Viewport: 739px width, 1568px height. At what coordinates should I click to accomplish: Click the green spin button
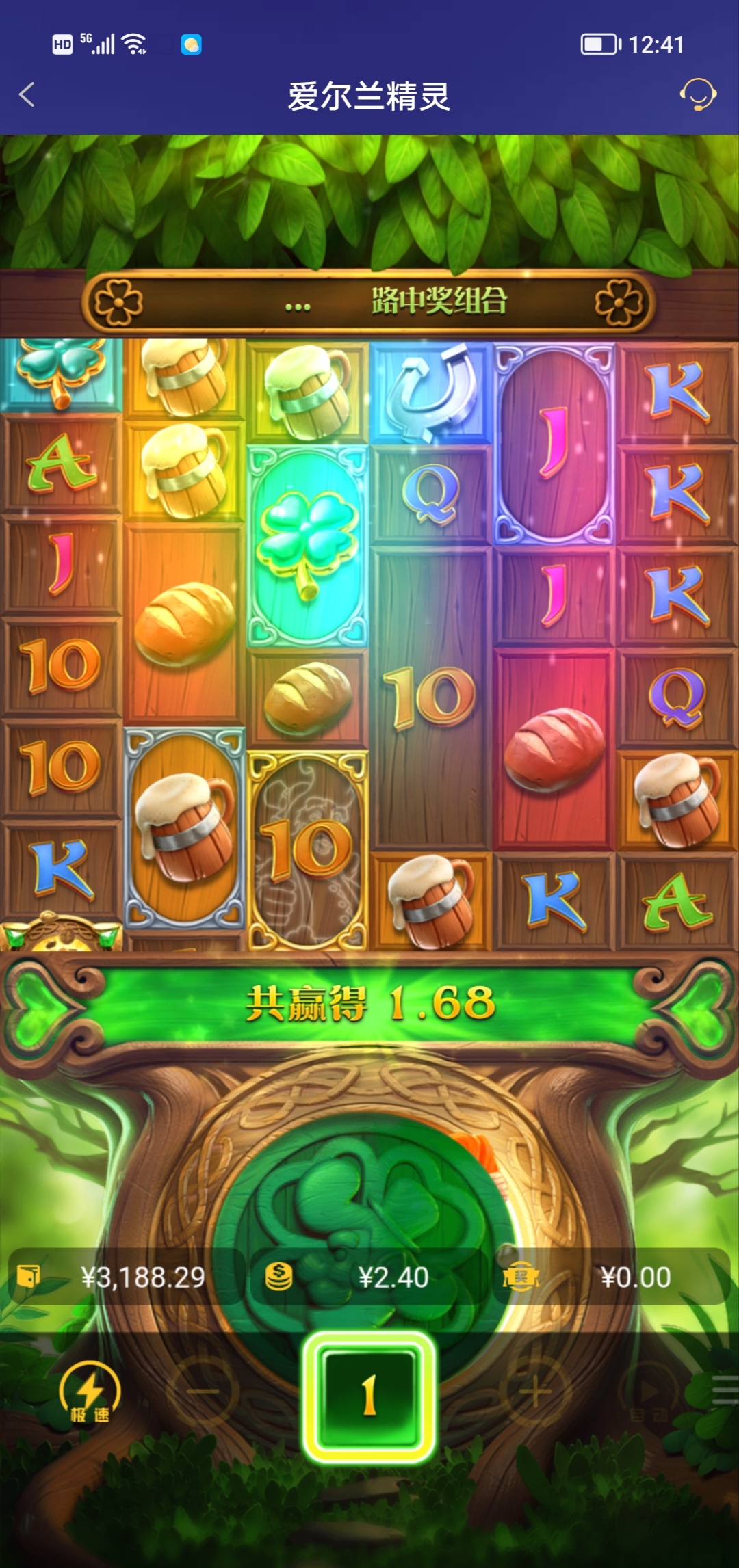click(x=369, y=1395)
